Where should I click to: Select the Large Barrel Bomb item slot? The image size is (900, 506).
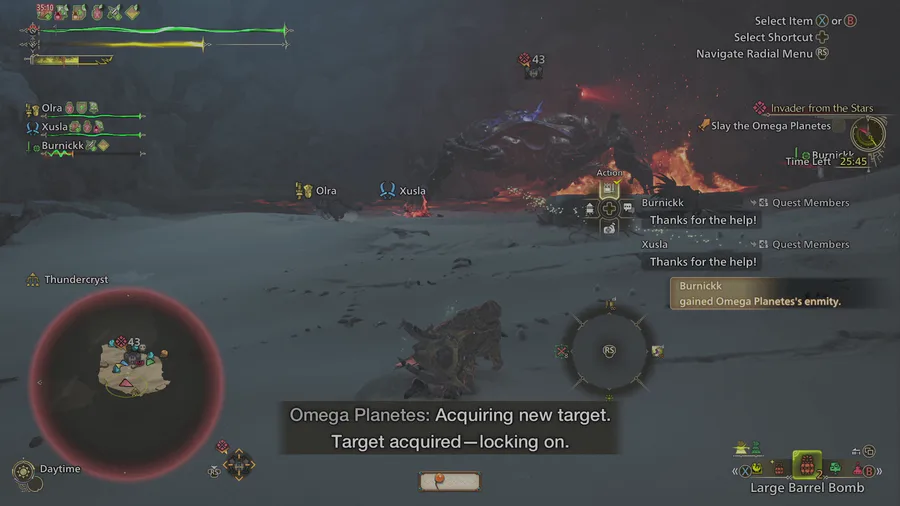tap(806, 464)
